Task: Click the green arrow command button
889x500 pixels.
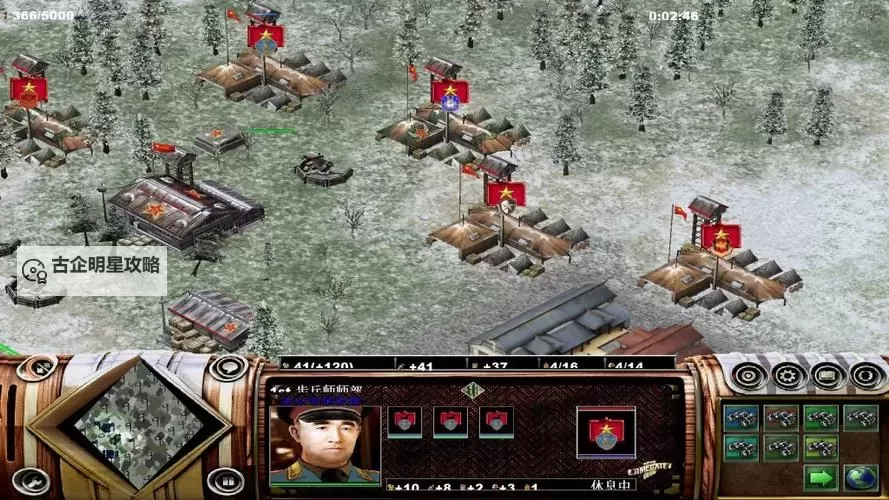Action: [821, 478]
